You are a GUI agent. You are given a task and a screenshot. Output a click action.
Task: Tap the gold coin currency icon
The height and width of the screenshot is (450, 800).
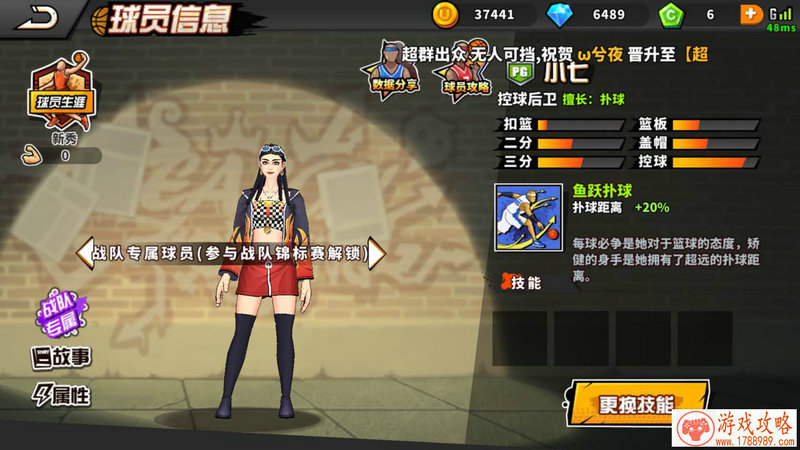[x=445, y=14]
